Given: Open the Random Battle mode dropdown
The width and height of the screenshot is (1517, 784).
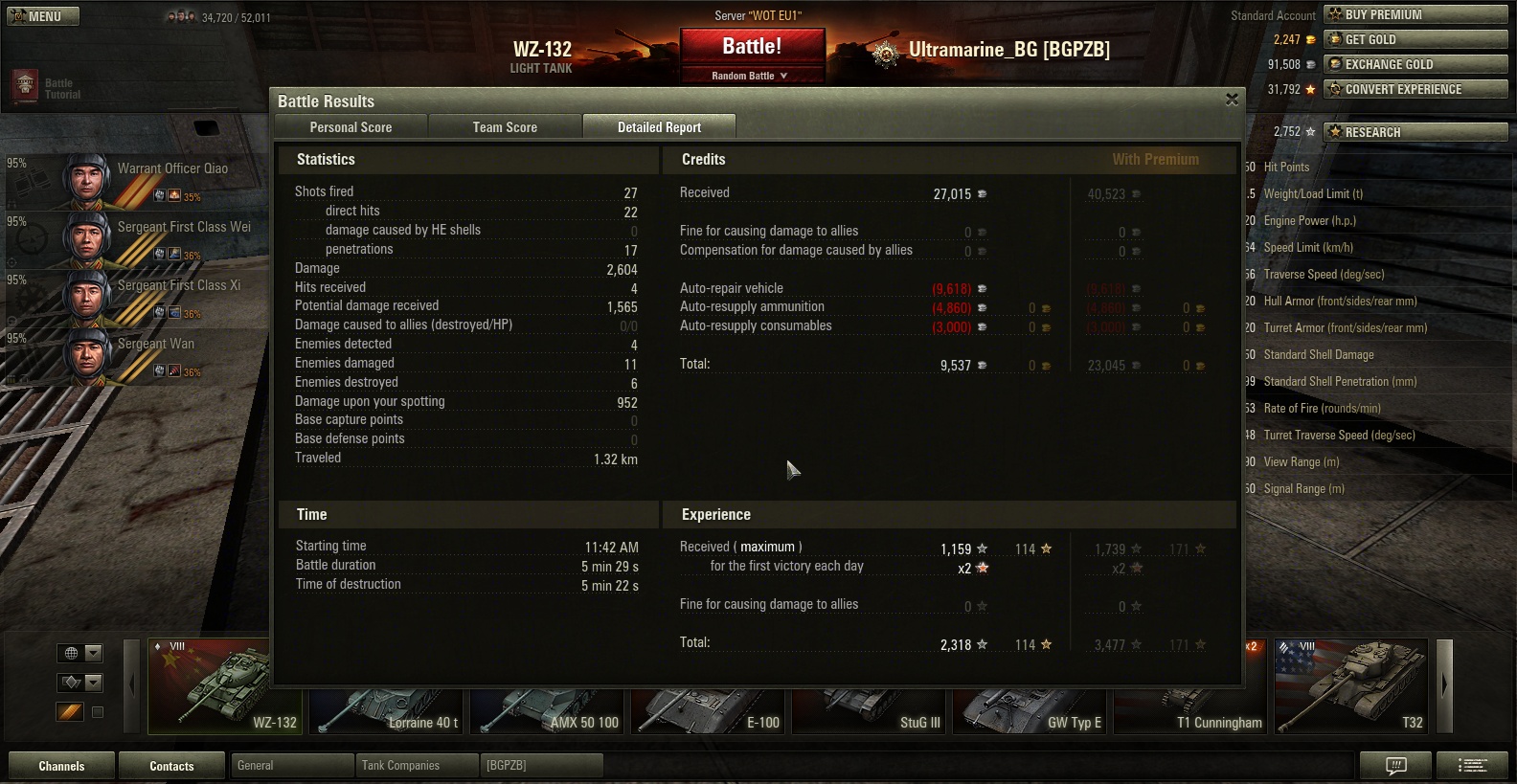Looking at the screenshot, I should [751, 76].
